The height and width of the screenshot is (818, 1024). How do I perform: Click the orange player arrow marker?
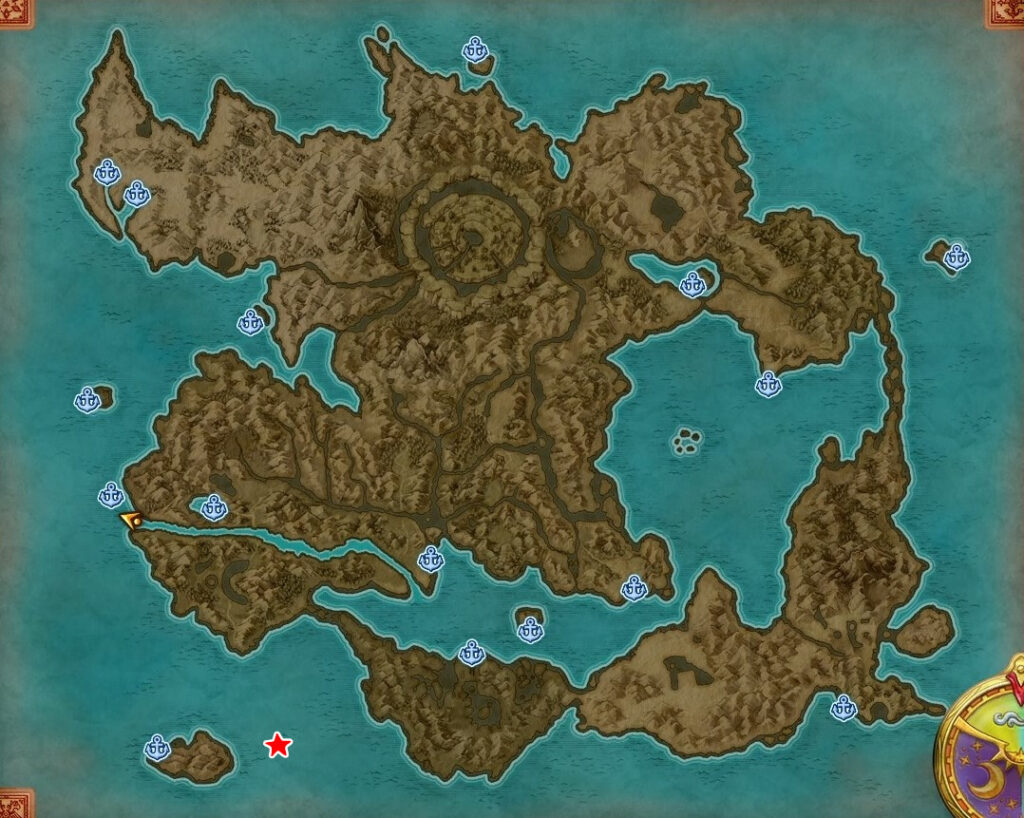[130, 519]
